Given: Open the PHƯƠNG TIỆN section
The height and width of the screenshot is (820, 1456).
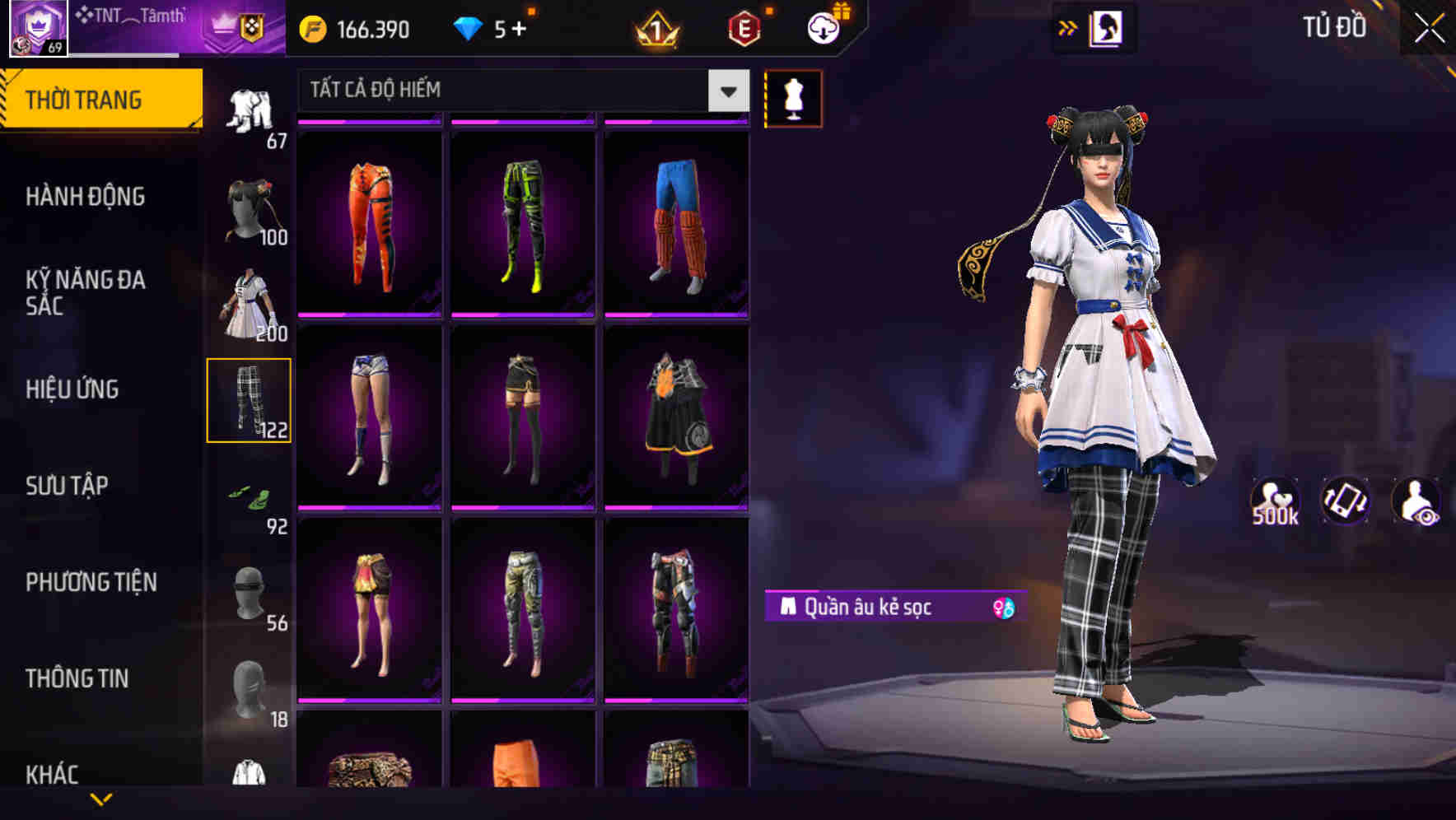Looking at the screenshot, I should click(91, 582).
